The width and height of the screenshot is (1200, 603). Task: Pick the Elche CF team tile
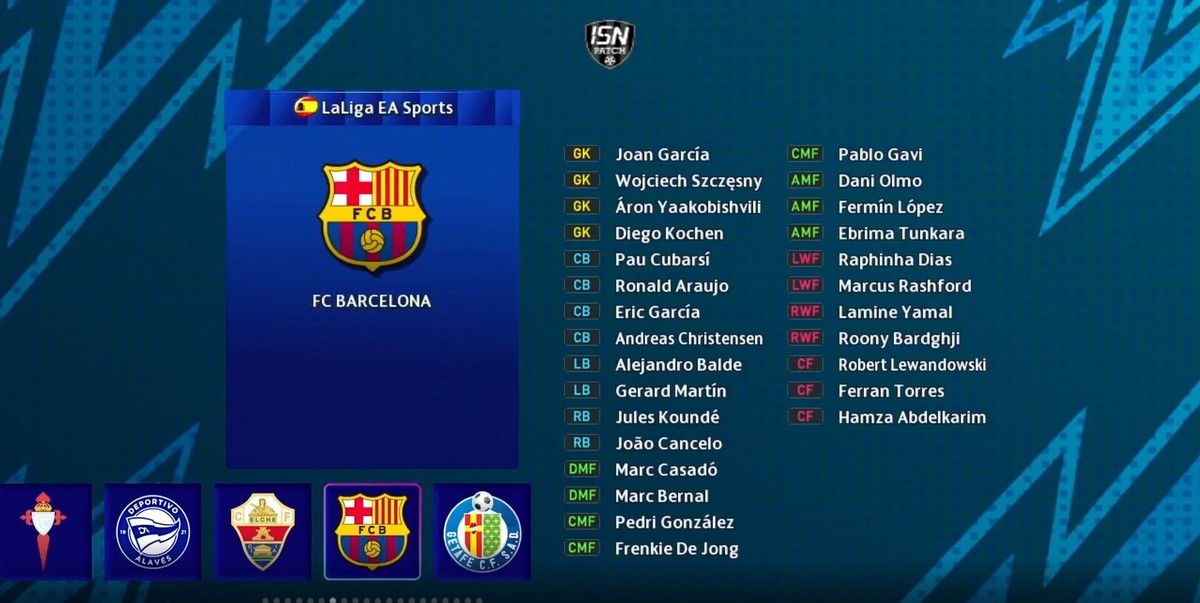(263, 531)
